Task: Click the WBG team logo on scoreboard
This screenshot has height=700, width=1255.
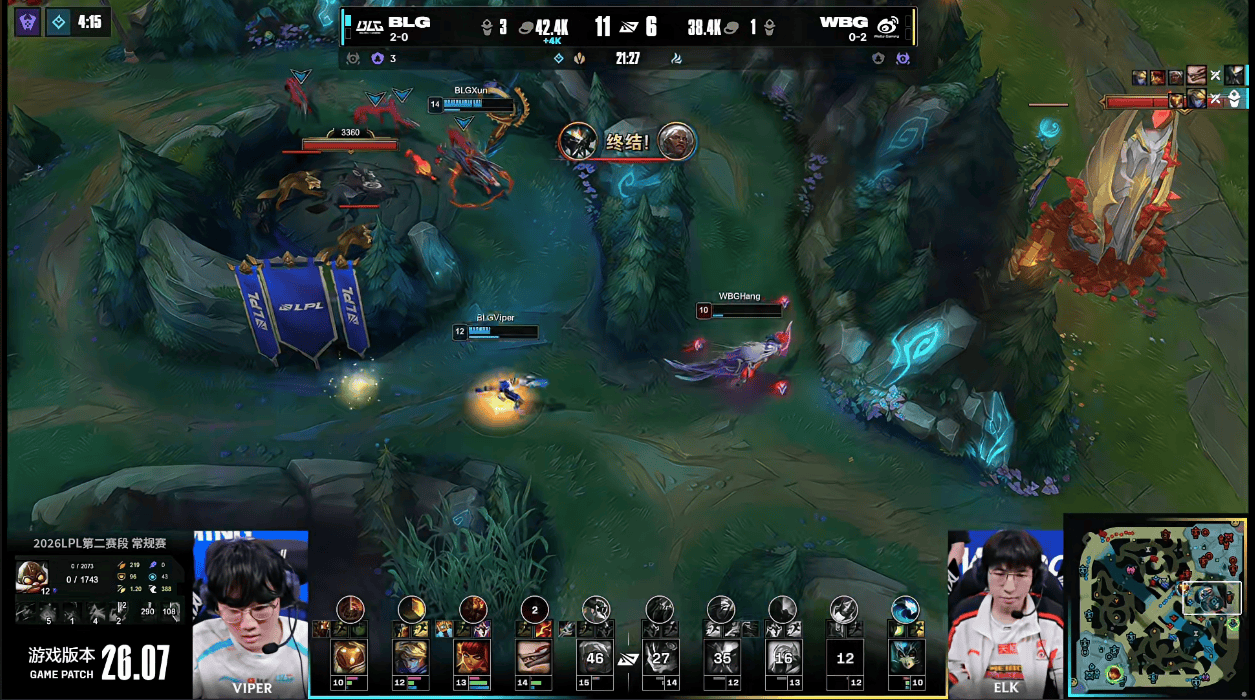Action: tap(887, 25)
